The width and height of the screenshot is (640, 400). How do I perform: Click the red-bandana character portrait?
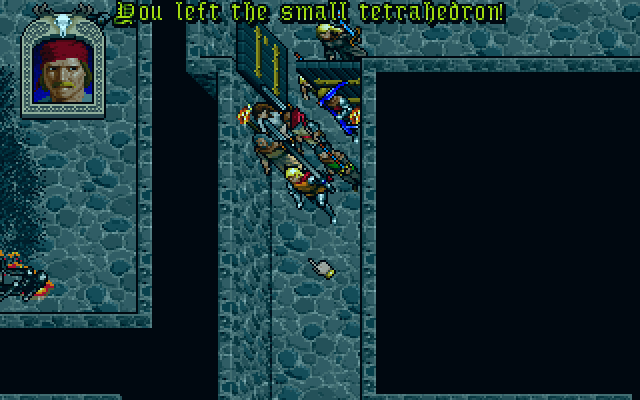(x=65, y=73)
